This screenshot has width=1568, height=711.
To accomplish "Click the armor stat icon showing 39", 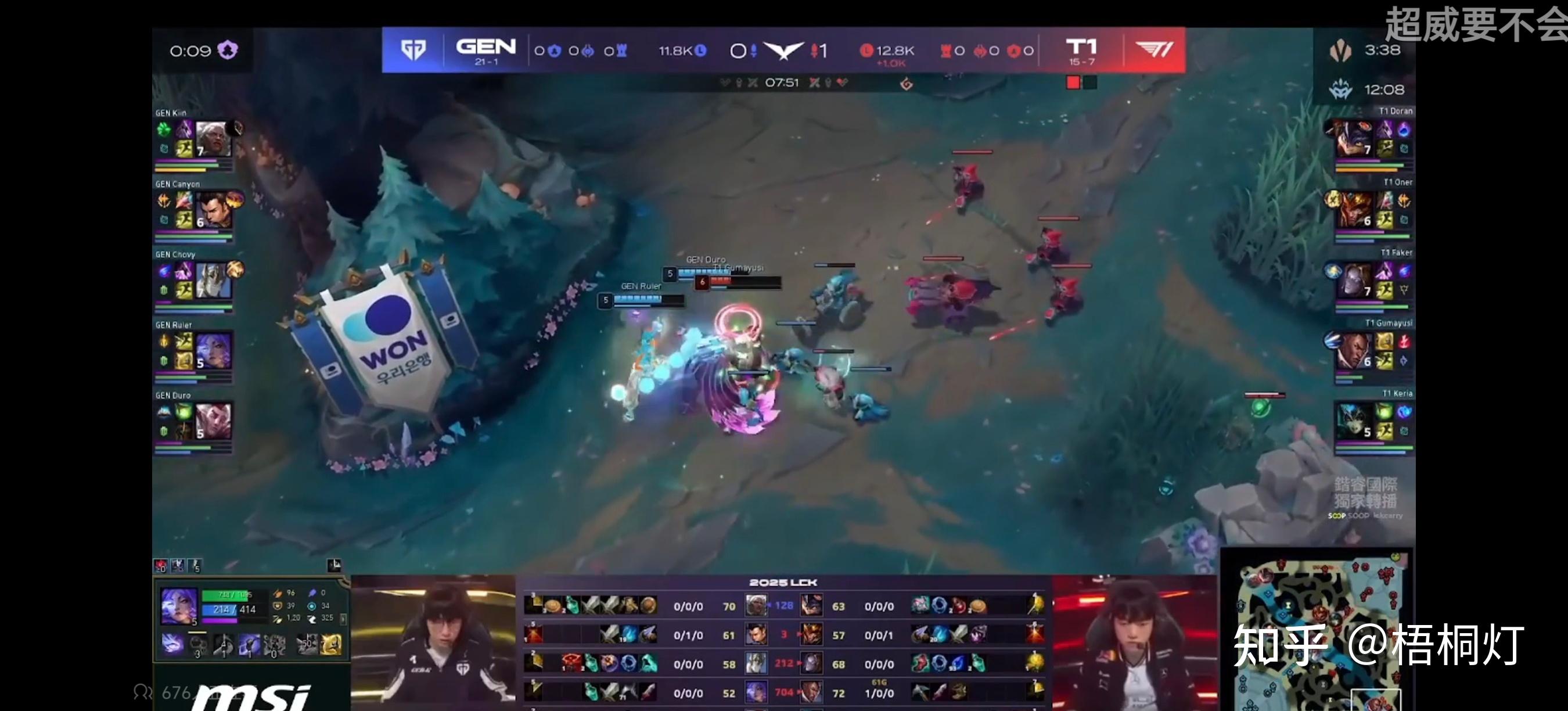I will (278, 607).
